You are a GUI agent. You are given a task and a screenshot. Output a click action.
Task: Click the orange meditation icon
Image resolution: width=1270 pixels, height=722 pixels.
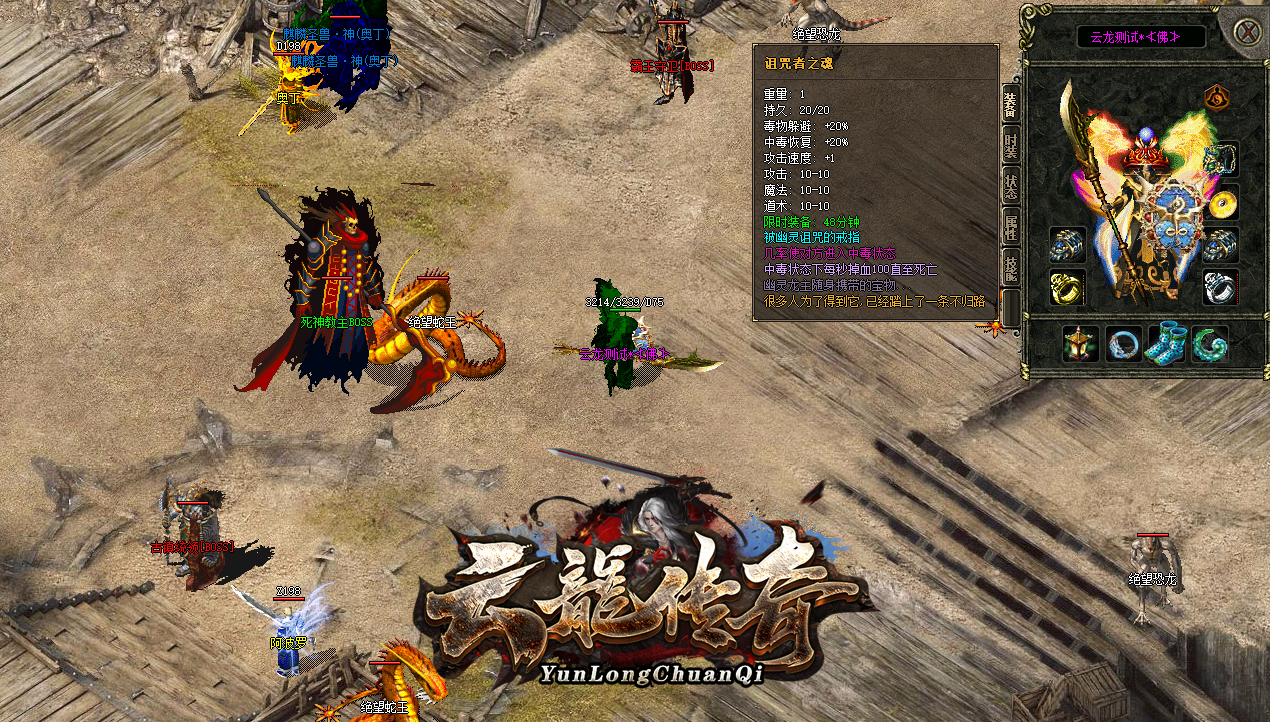point(1216,98)
